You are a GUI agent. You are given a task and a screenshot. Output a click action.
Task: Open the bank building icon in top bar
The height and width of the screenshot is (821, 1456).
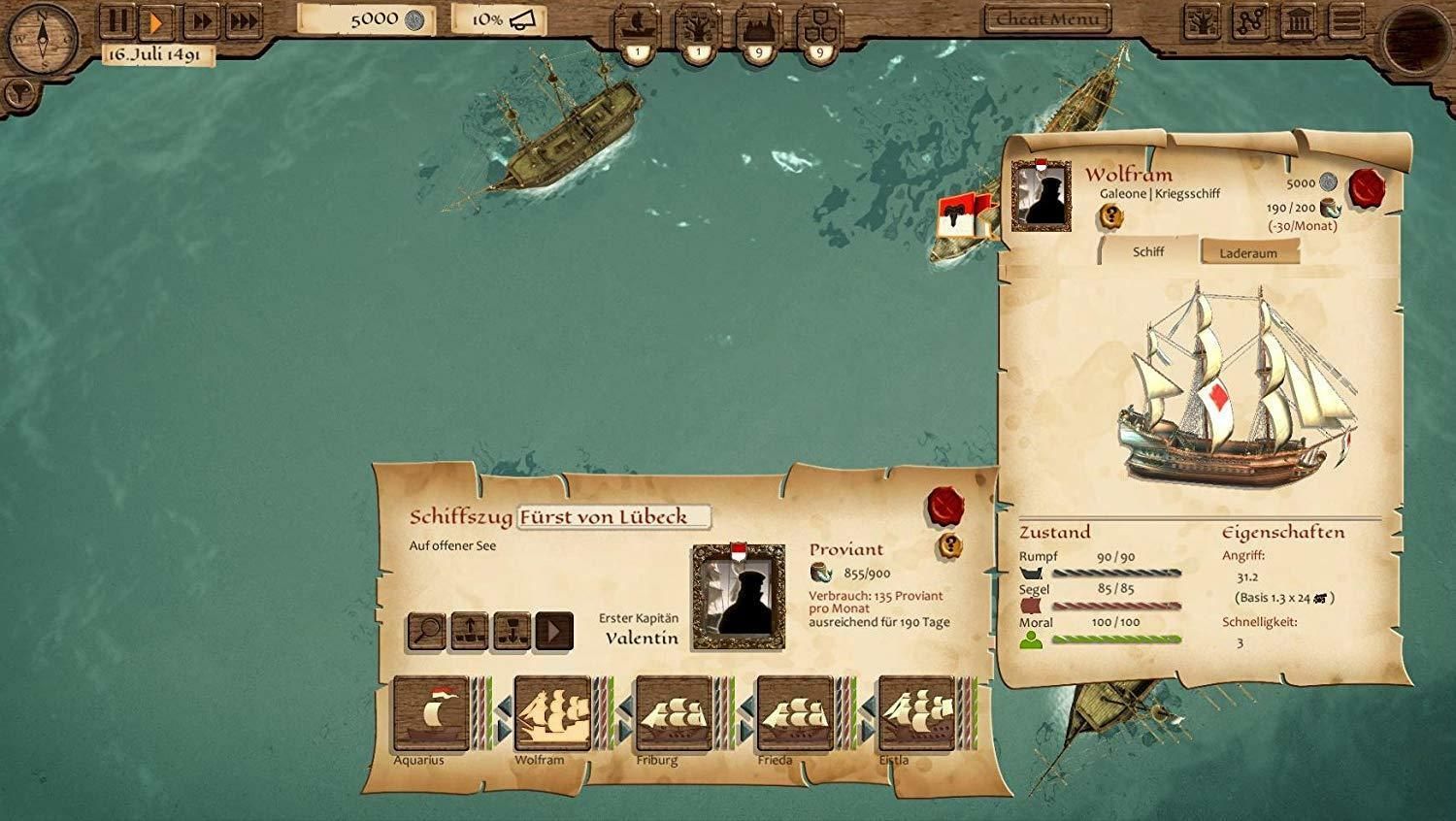point(1299,21)
